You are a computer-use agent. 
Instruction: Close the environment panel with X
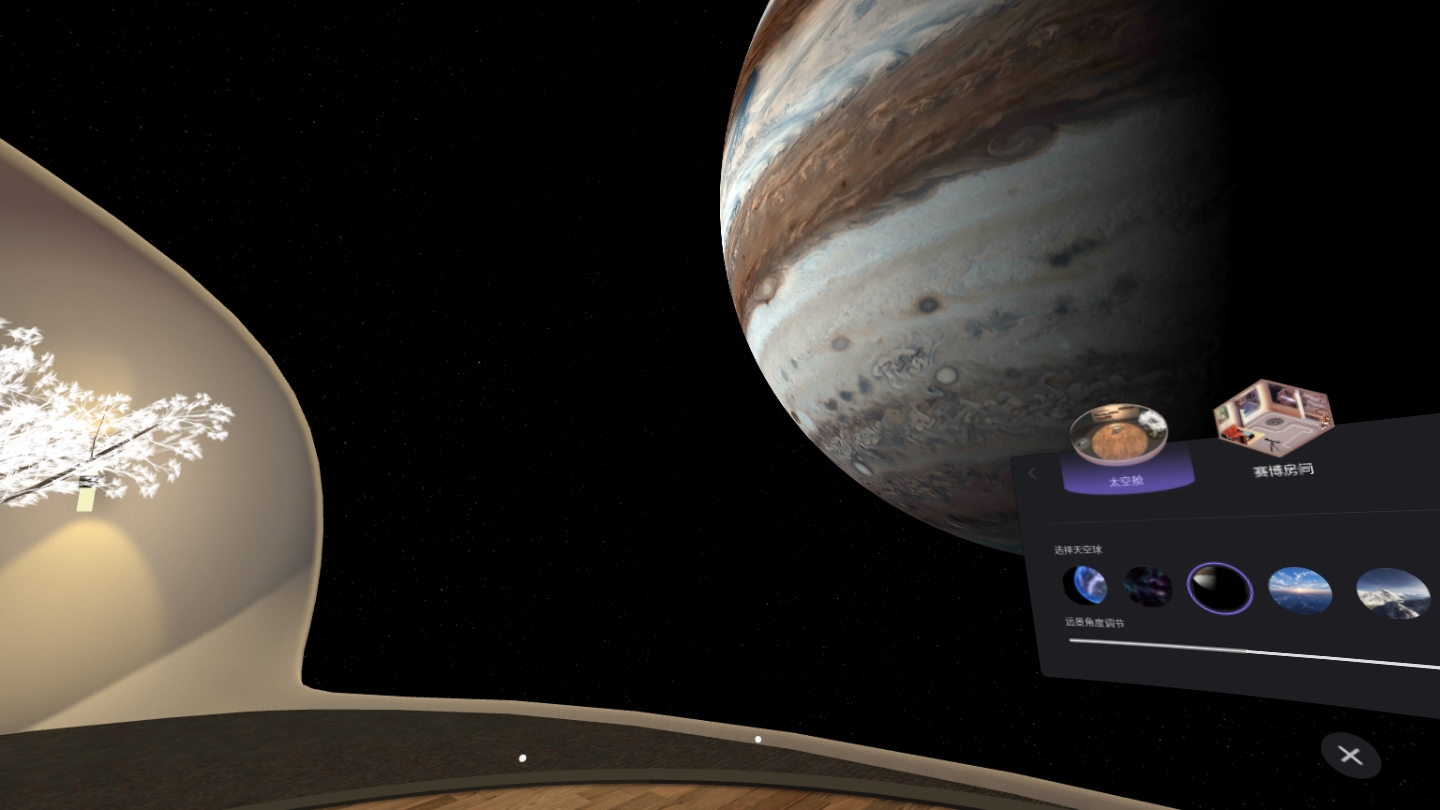click(x=1350, y=756)
